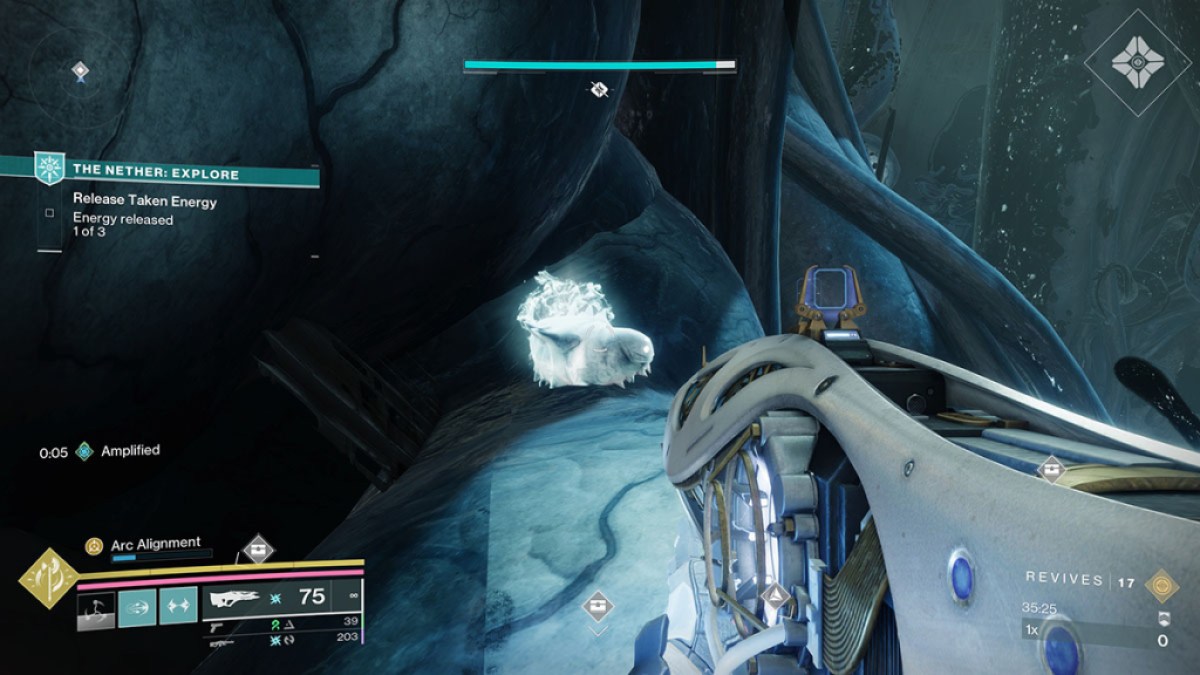The width and height of the screenshot is (1200, 675).
Task: Click the gold revive token icon
Action: coord(1161,583)
